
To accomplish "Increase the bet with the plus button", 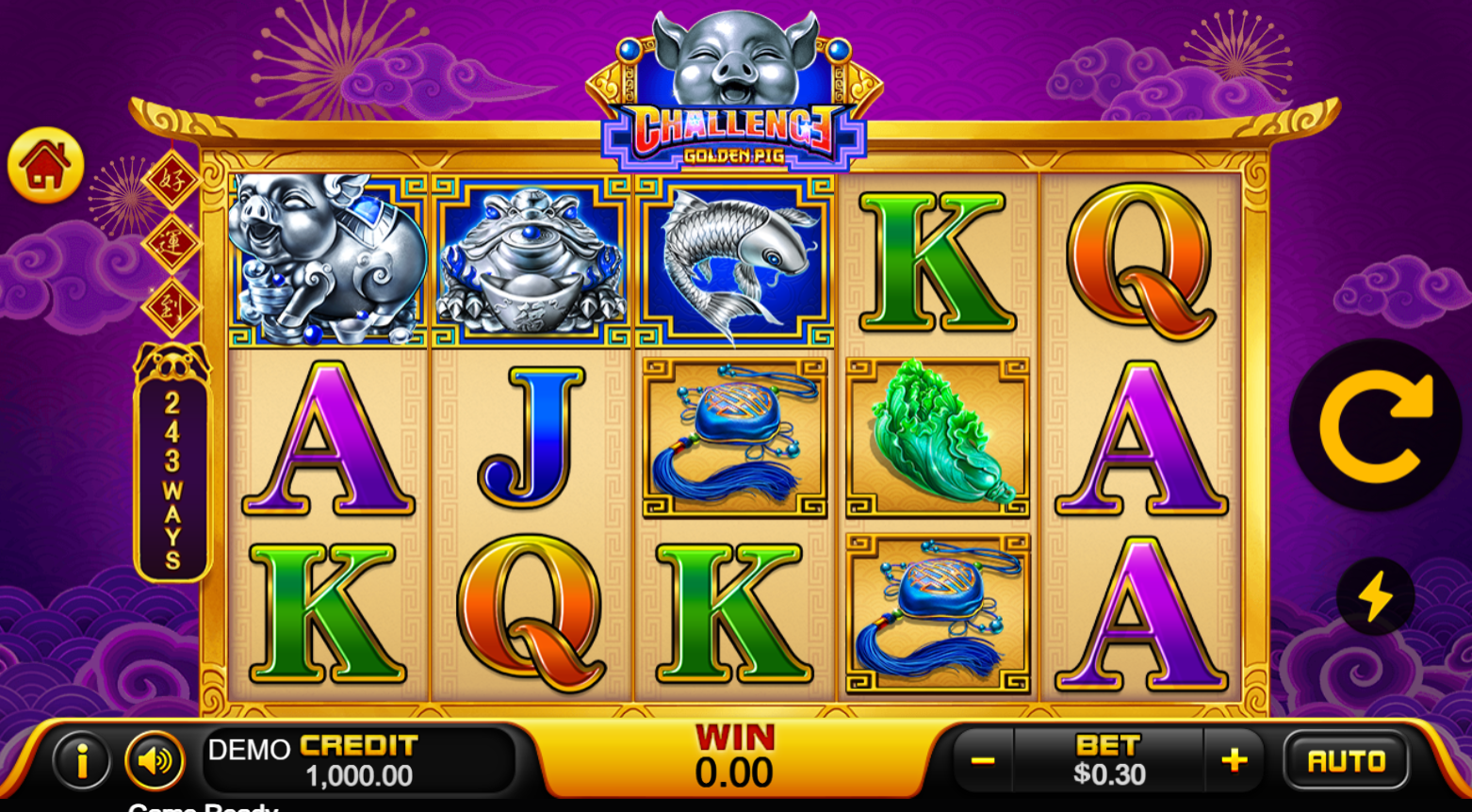I will point(1235,760).
